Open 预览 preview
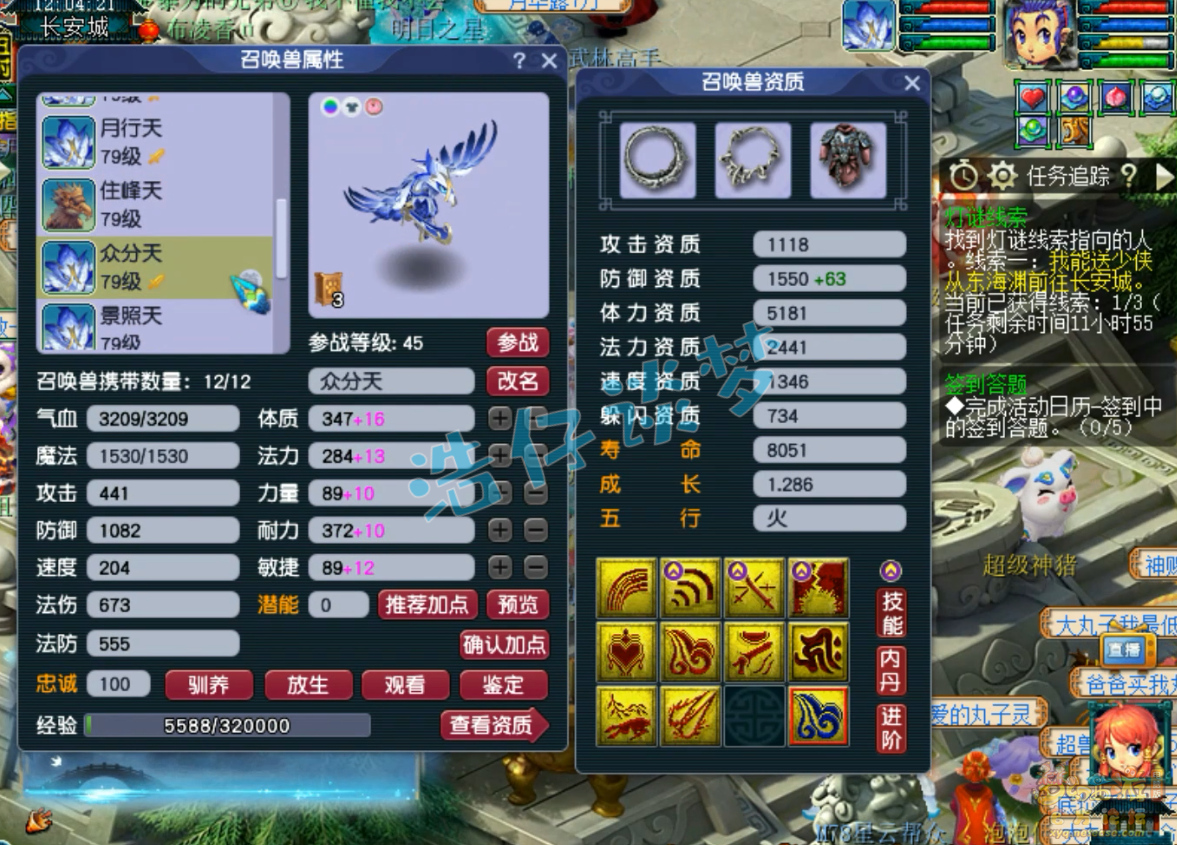The width and height of the screenshot is (1177, 845). click(x=518, y=604)
